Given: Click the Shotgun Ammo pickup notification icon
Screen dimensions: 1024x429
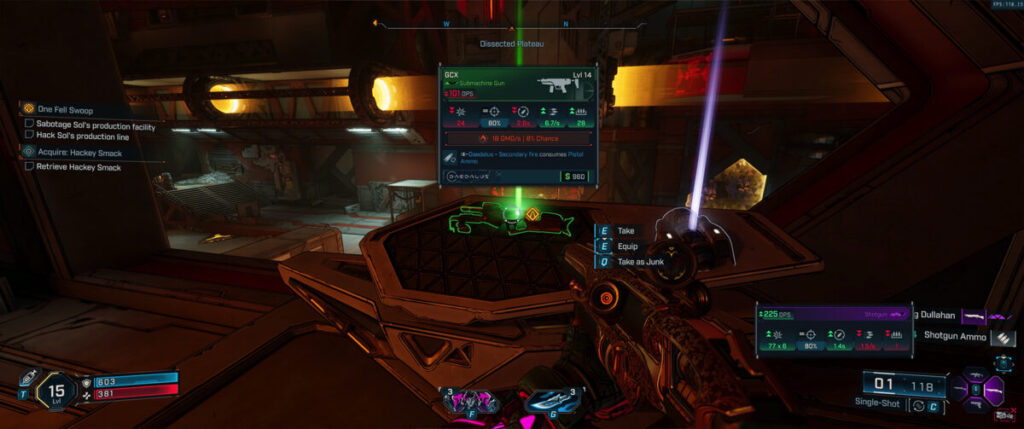Looking at the screenshot, I should tap(1007, 339).
